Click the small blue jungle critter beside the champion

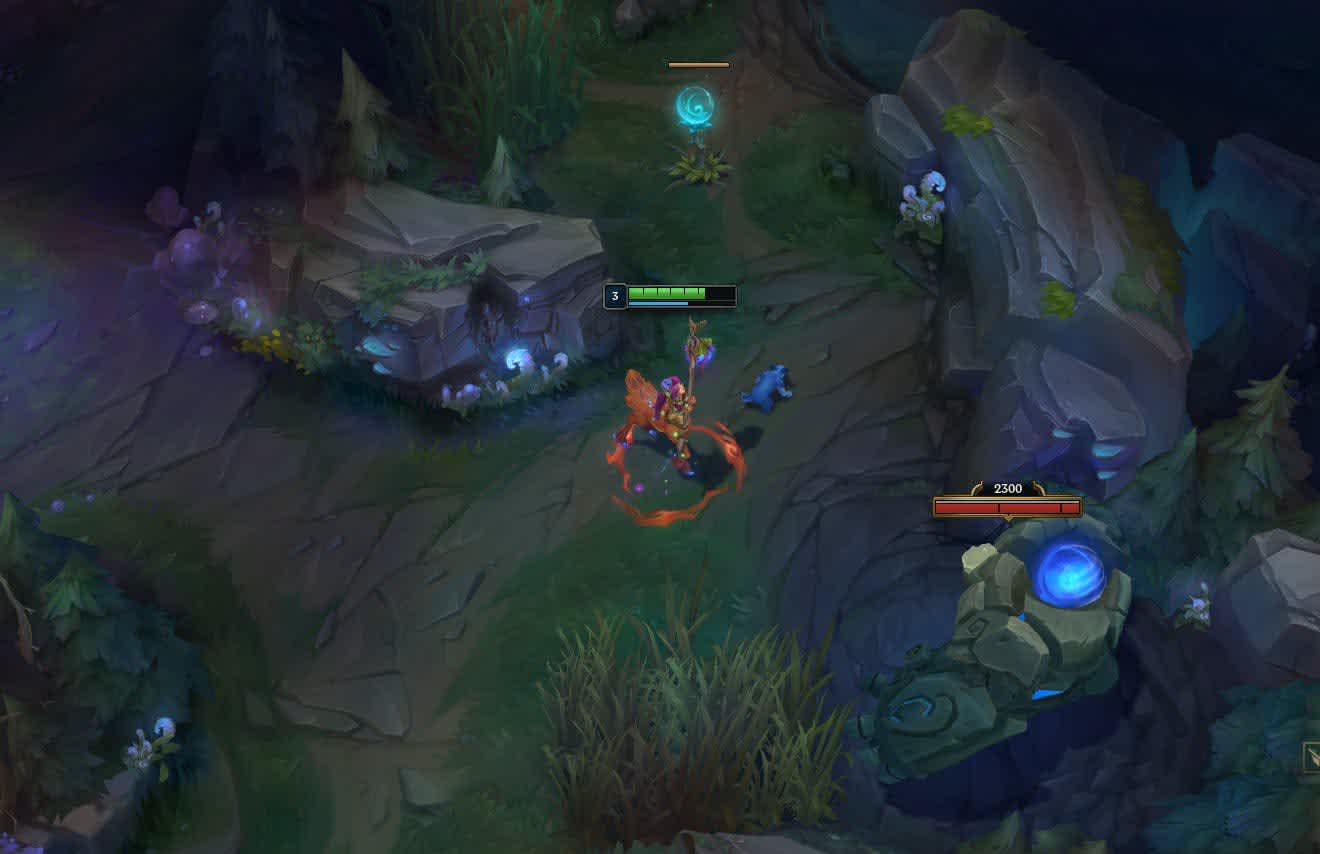pos(770,390)
